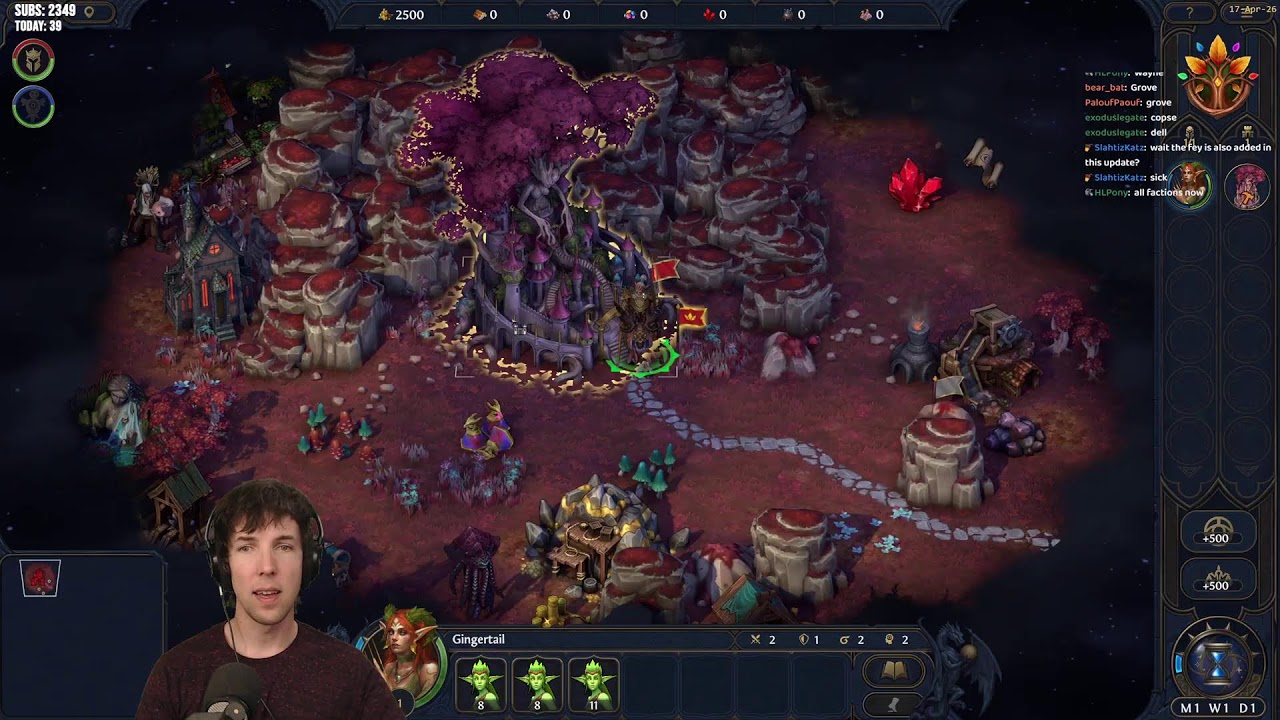Click the Fey faction leaf emblem
The width and height of the screenshot is (1280, 720).
[x=1217, y=75]
